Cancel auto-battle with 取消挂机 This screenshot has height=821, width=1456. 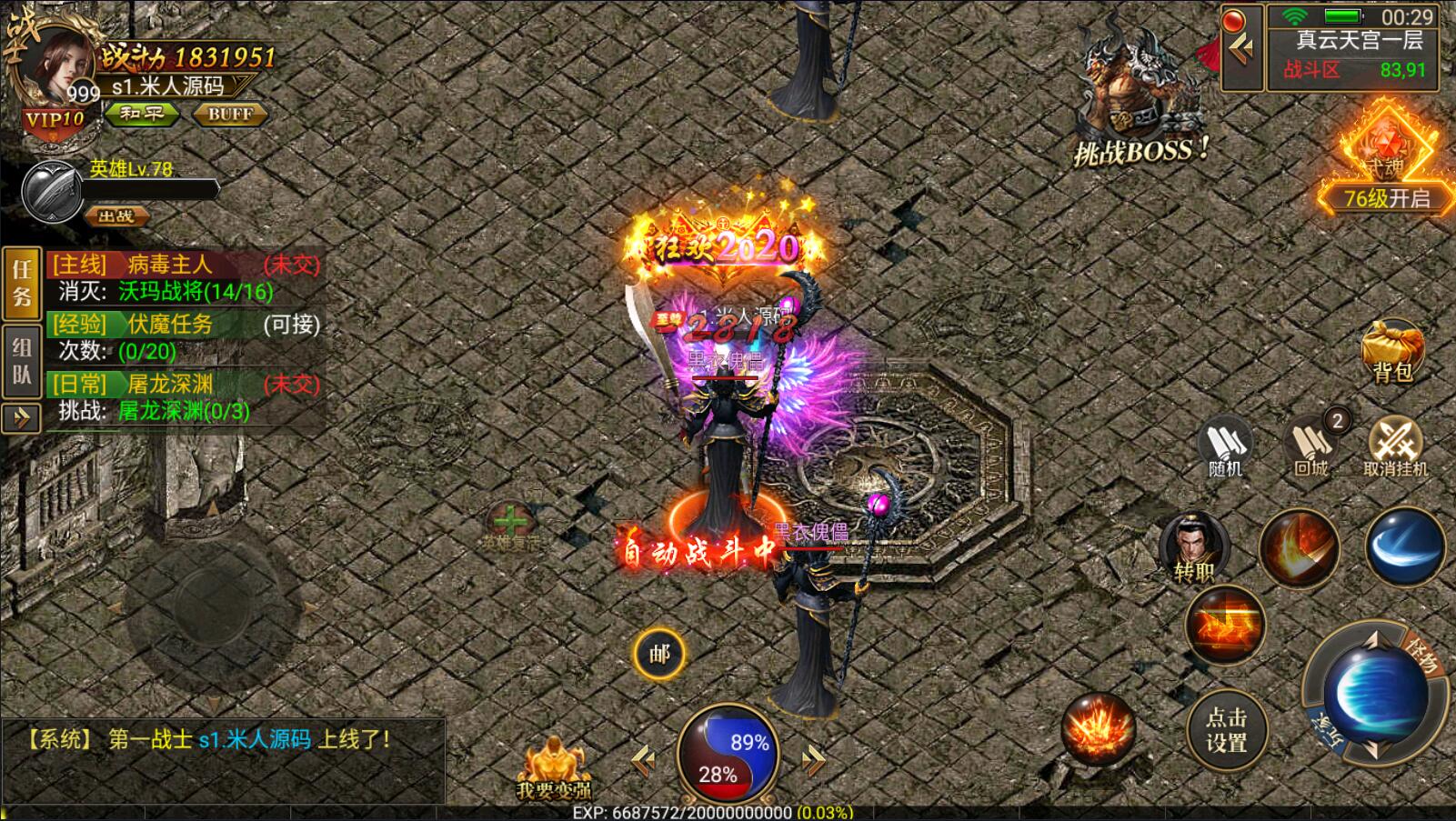click(x=1395, y=447)
